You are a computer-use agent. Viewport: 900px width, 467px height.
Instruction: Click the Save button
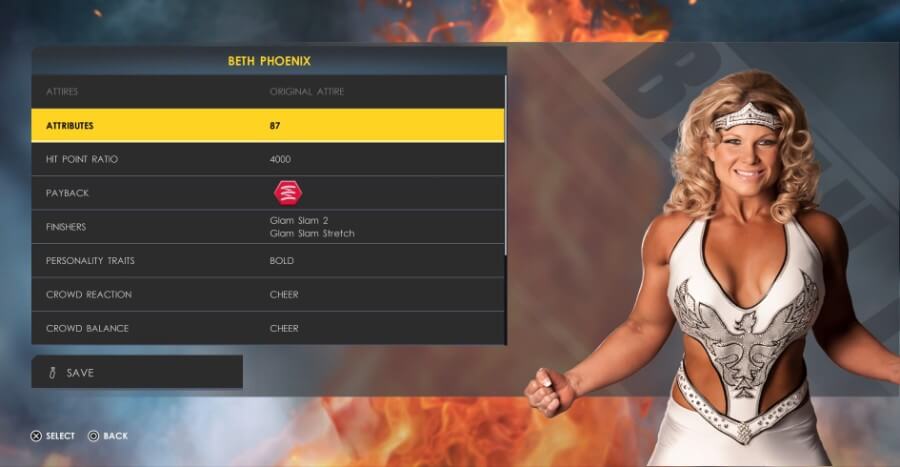coord(137,372)
